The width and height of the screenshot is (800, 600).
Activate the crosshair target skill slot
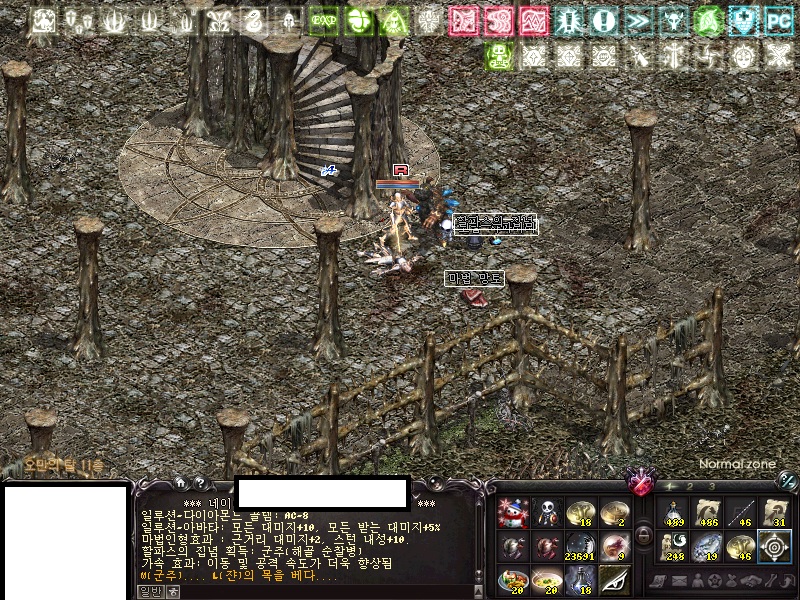point(777,547)
